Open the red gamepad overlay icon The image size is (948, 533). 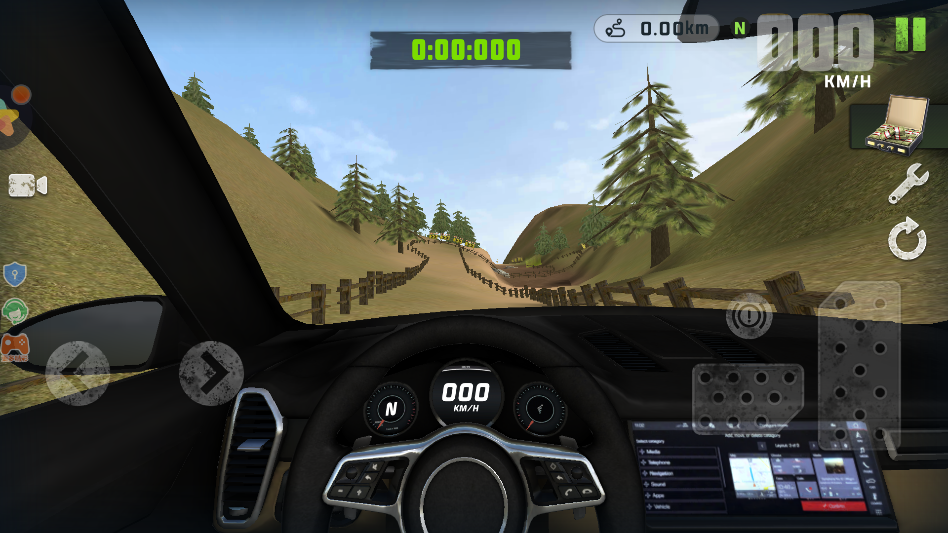(x=14, y=347)
